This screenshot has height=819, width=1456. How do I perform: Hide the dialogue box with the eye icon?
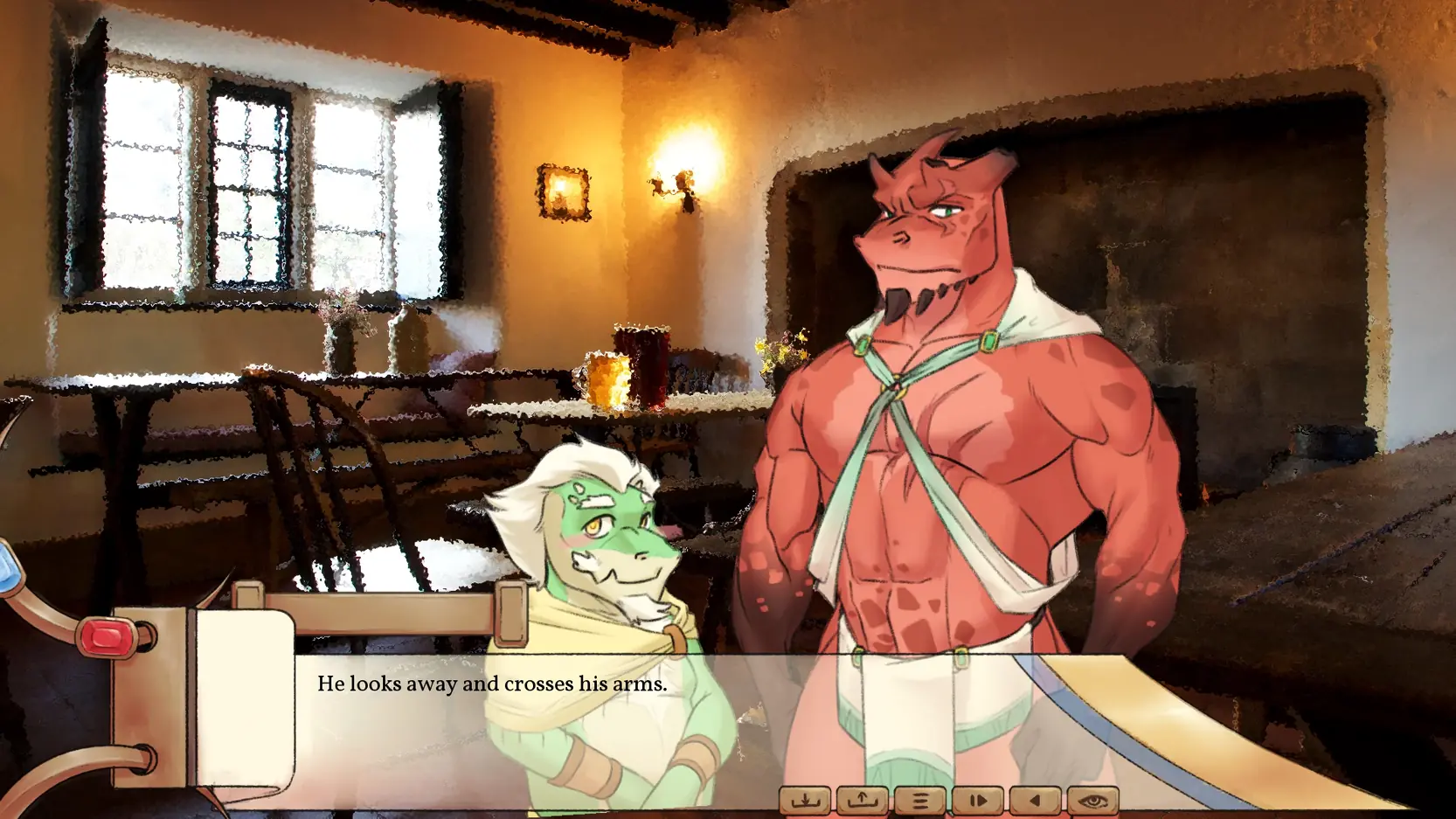(1092, 800)
